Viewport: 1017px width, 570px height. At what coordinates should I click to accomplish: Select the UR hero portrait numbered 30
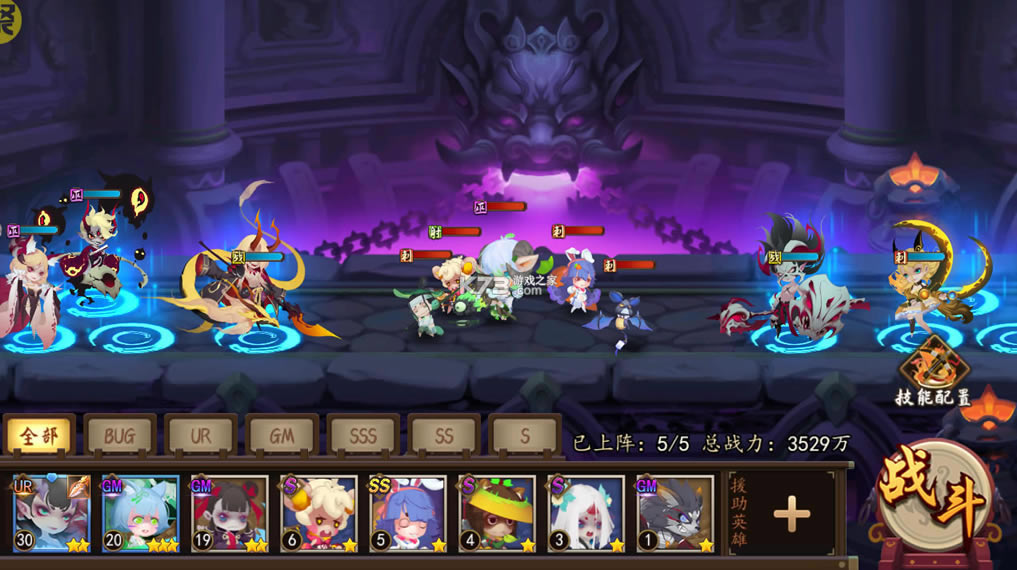click(x=52, y=514)
